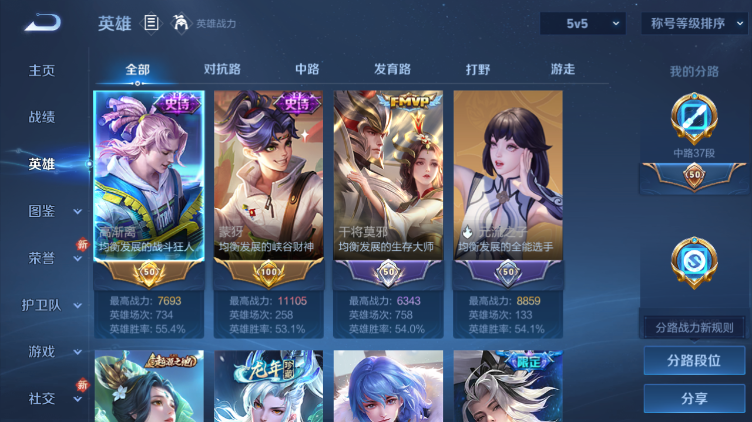
Task: Switch to the 中路 tab
Action: (x=307, y=69)
